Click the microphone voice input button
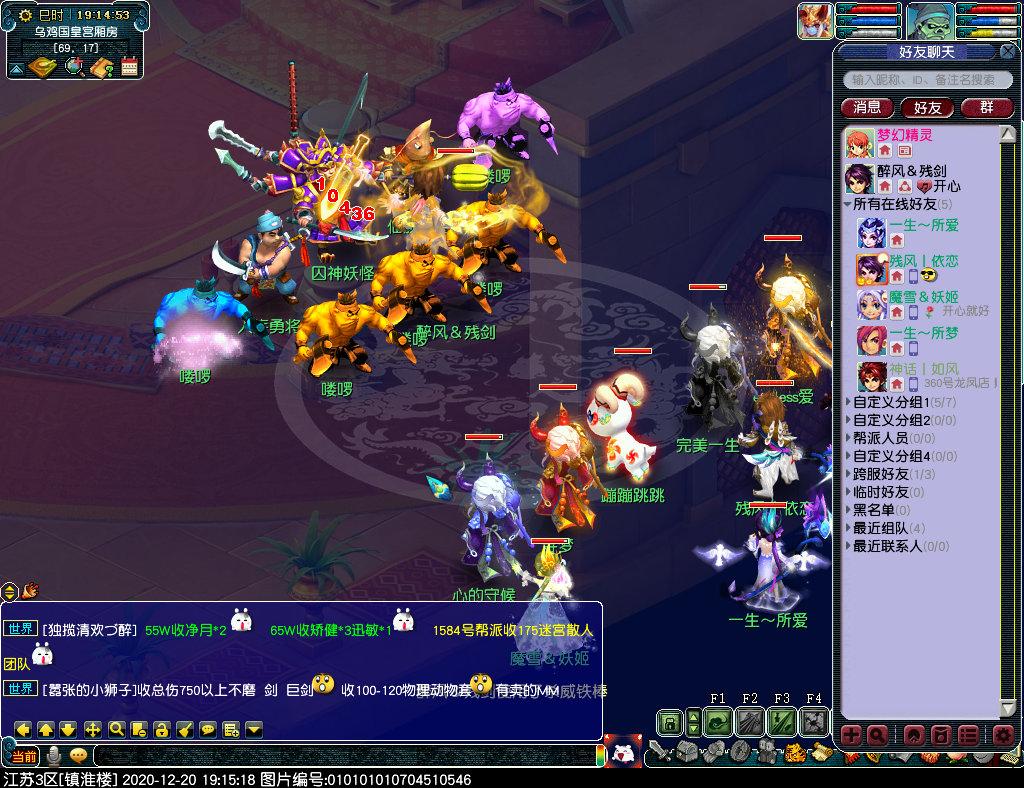This screenshot has width=1024, height=788. pyautogui.click(x=55, y=755)
